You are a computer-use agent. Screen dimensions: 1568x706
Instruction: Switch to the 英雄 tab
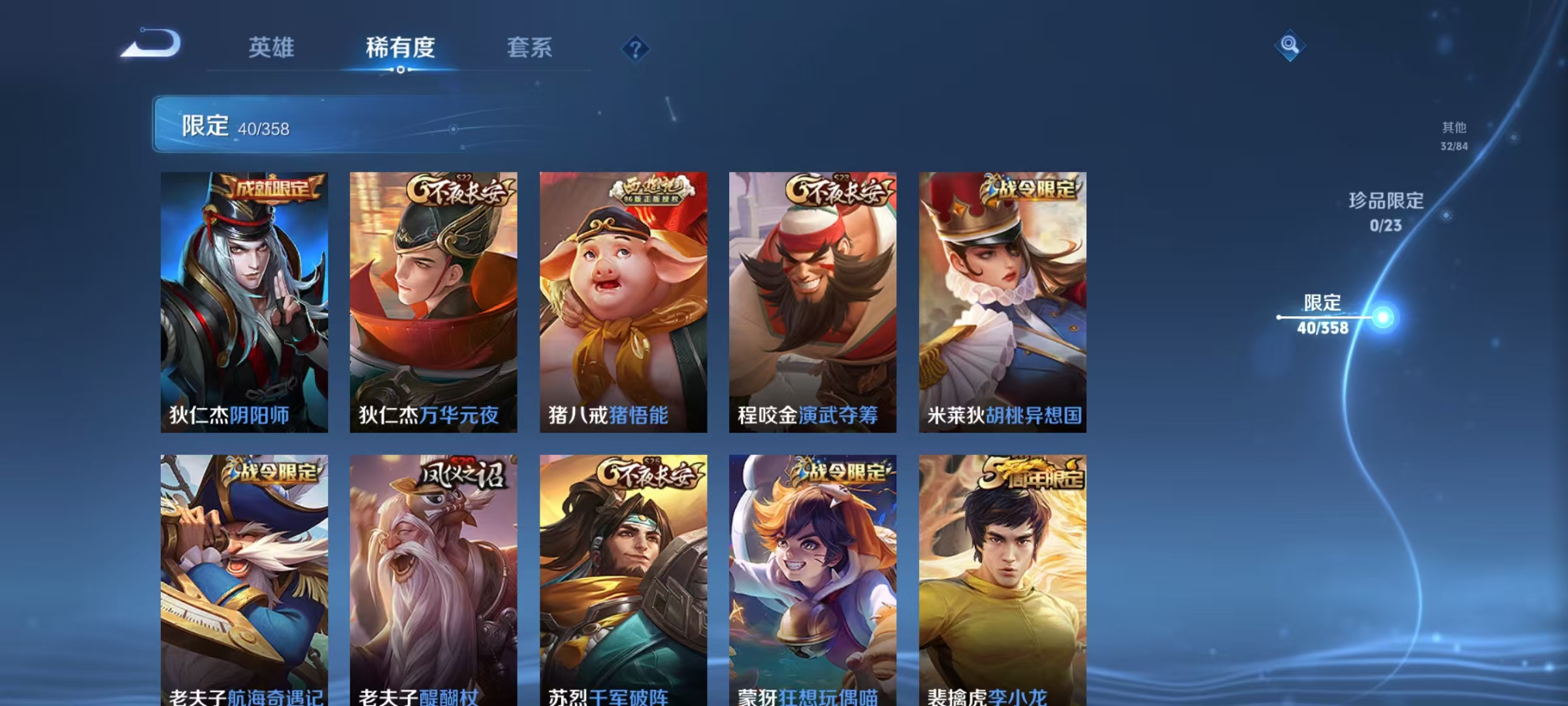click(271, 47)
